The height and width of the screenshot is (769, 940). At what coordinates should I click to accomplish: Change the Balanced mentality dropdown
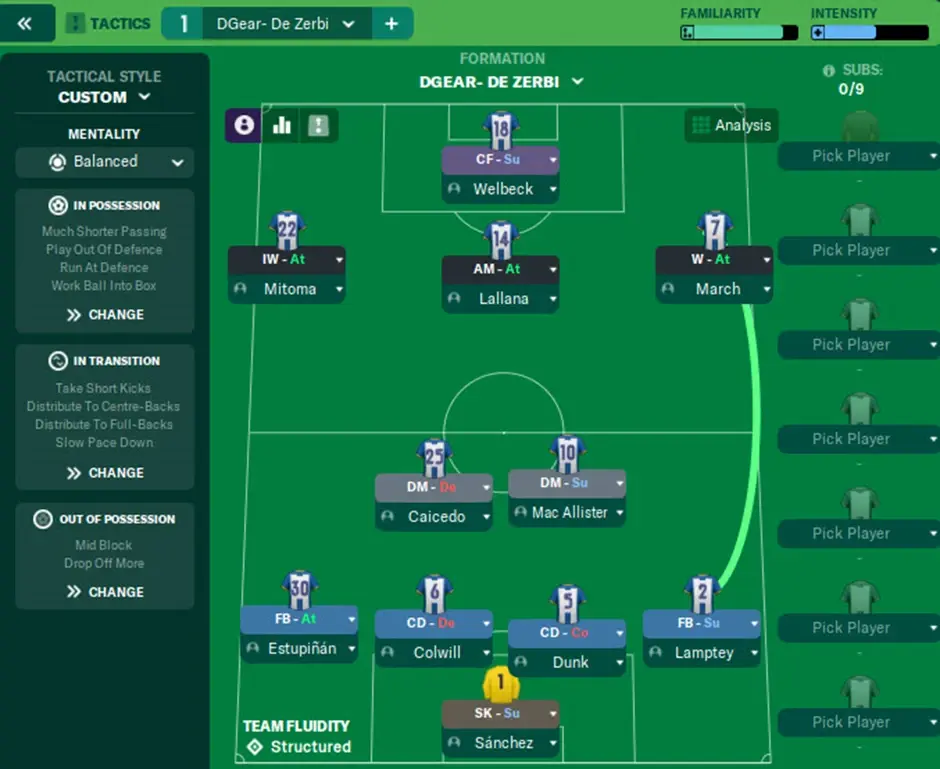tap(104, 162)
